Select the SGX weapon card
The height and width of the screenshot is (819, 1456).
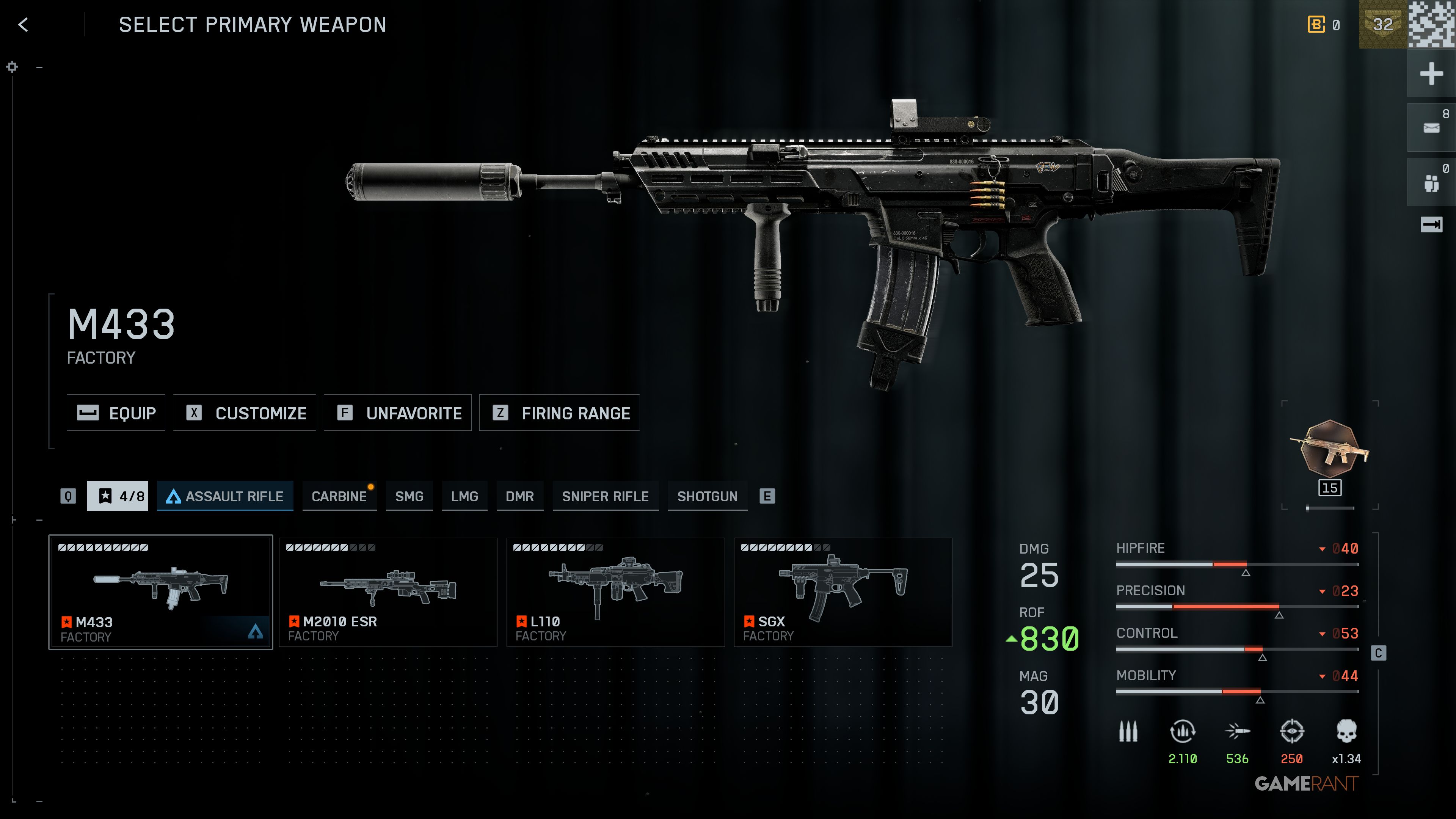click(843, 592)
